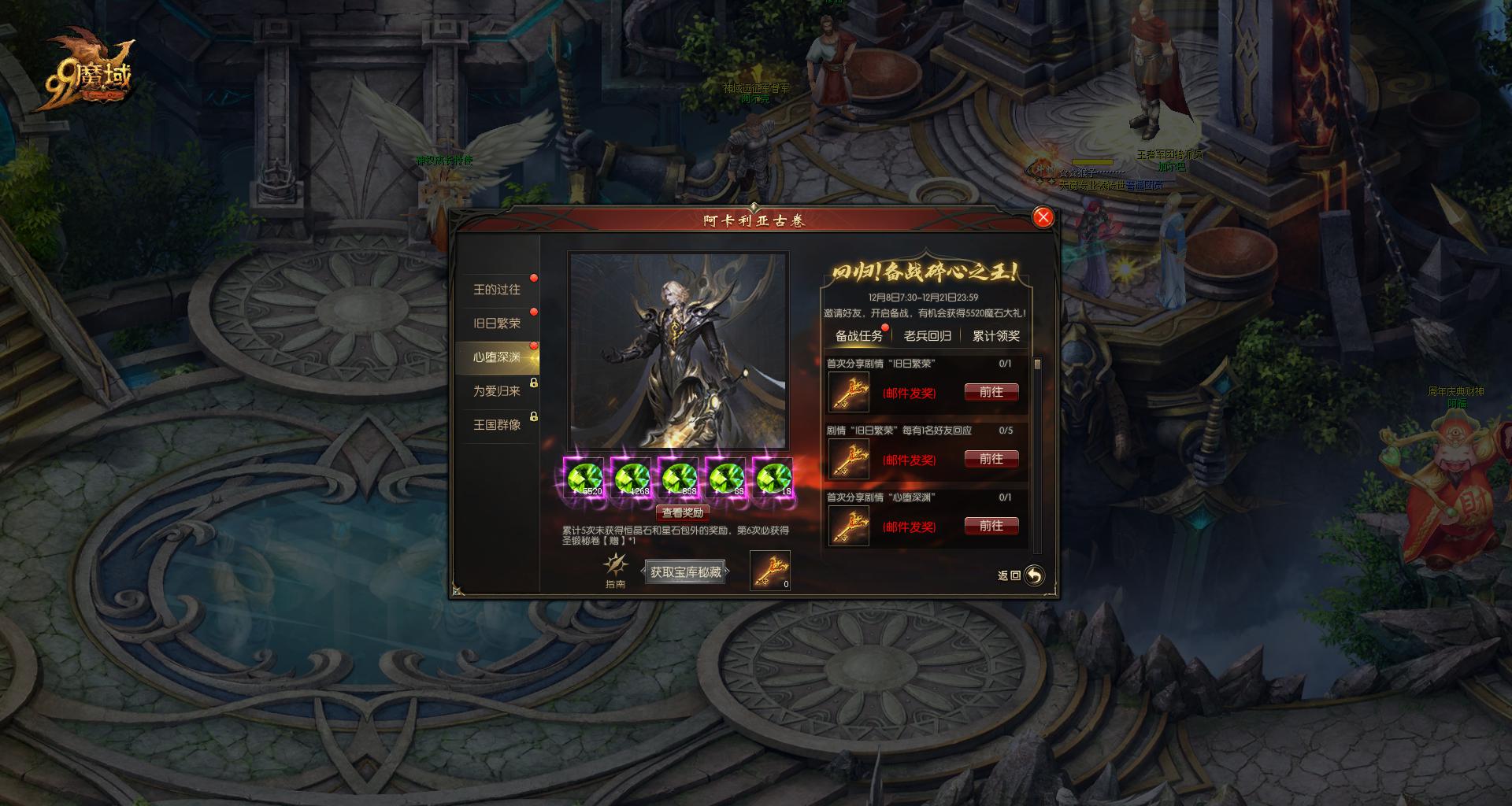The image size is (1512, 806).
Task: Show the 备战任务 task tab
Action: (858, 336)
